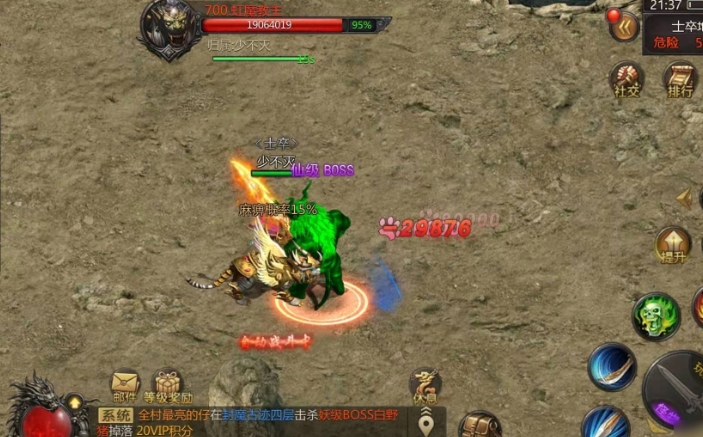703x437 pixels.
Task: Click the map location pin icon
Action: pos(428,424)
